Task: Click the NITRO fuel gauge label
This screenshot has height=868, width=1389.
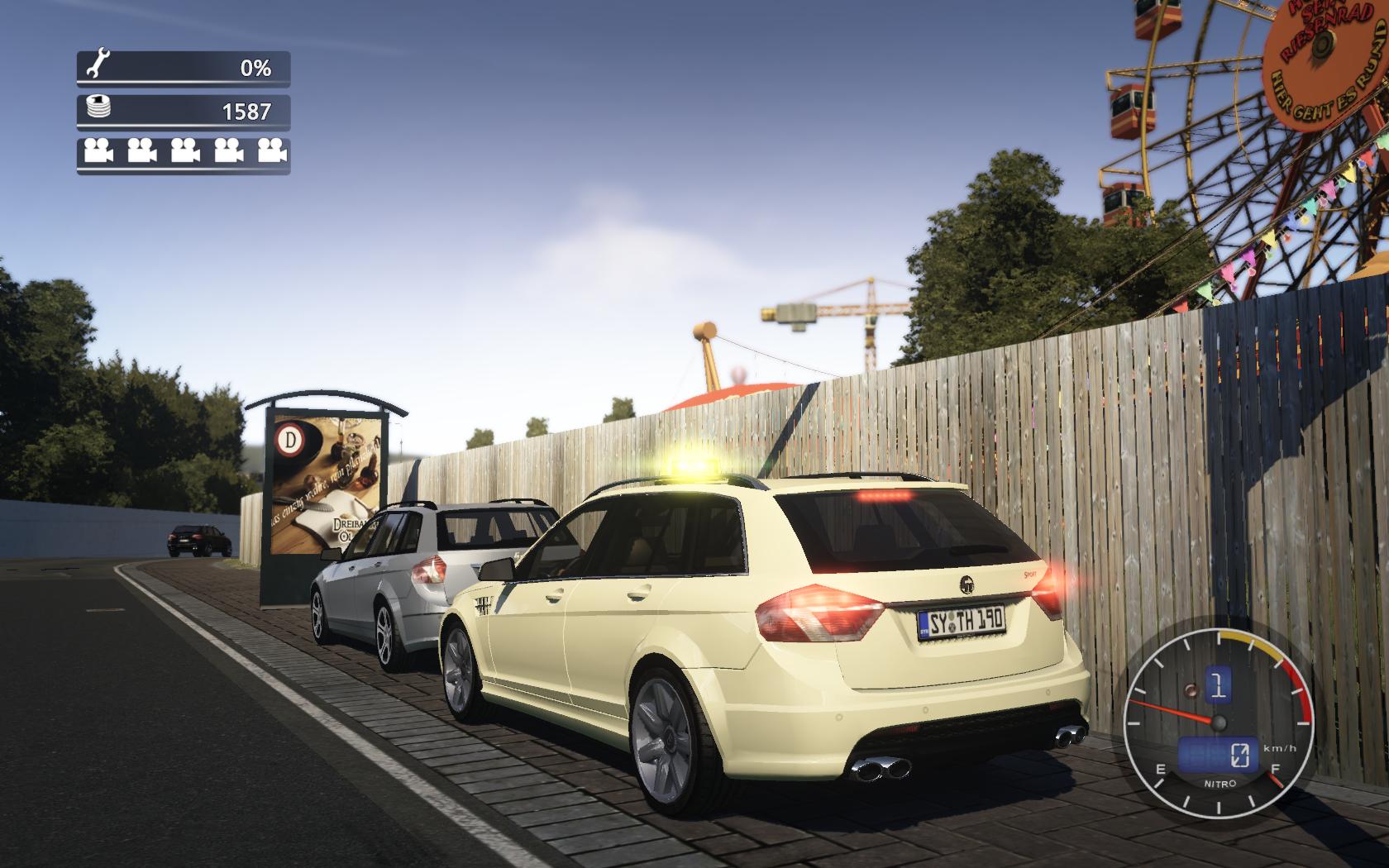Action: pyautogui.click(x=1218, y=783)
